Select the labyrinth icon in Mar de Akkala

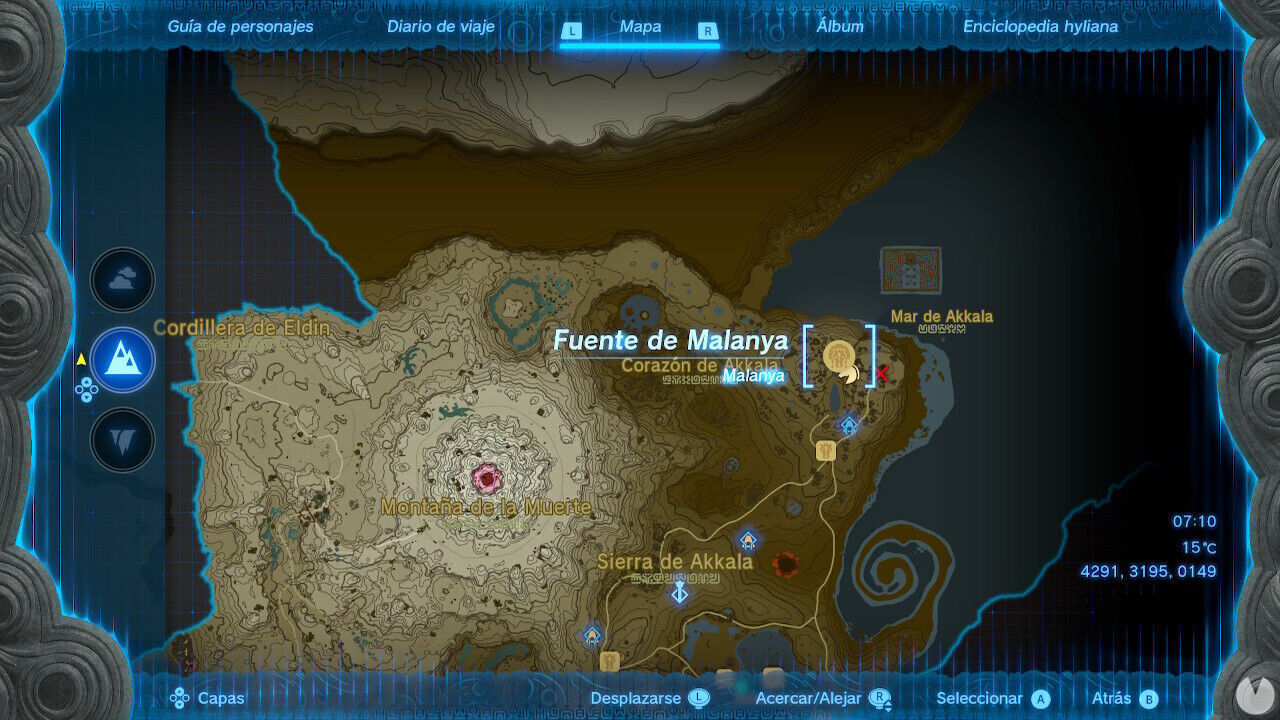(910, 268)
